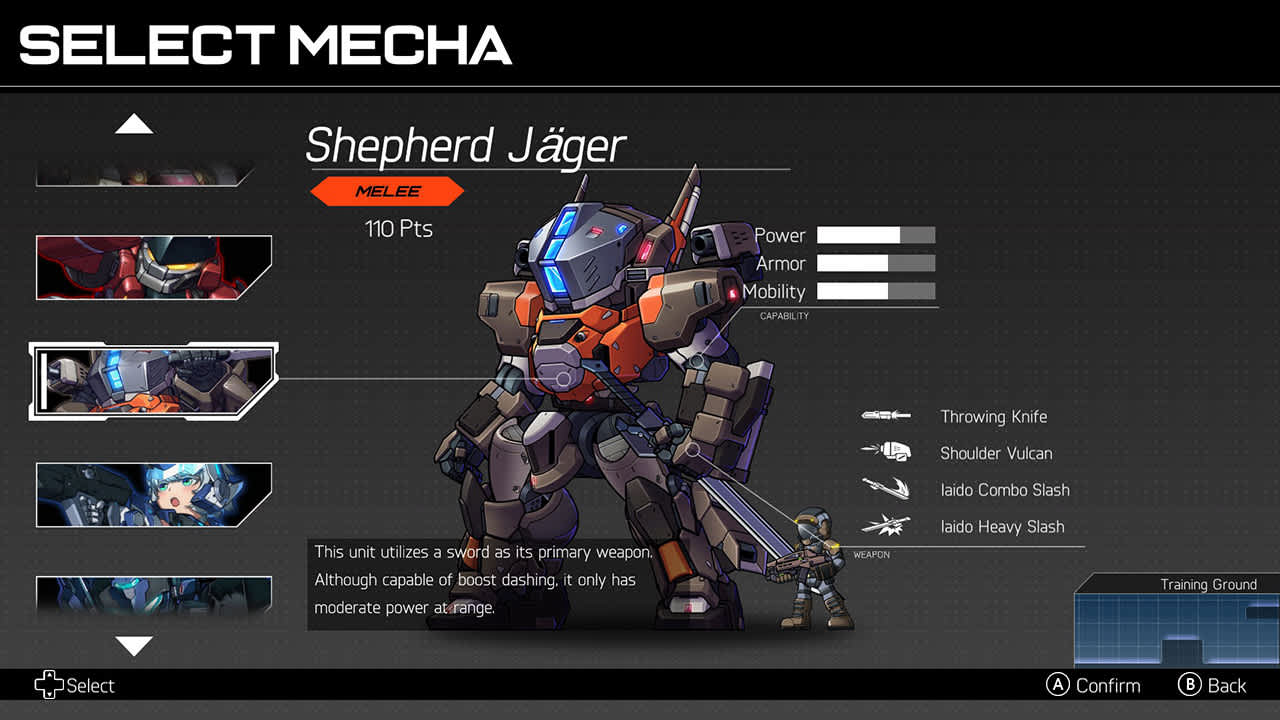Select the Shoulder Vulcan weapon icon

[x=884, y=453]
